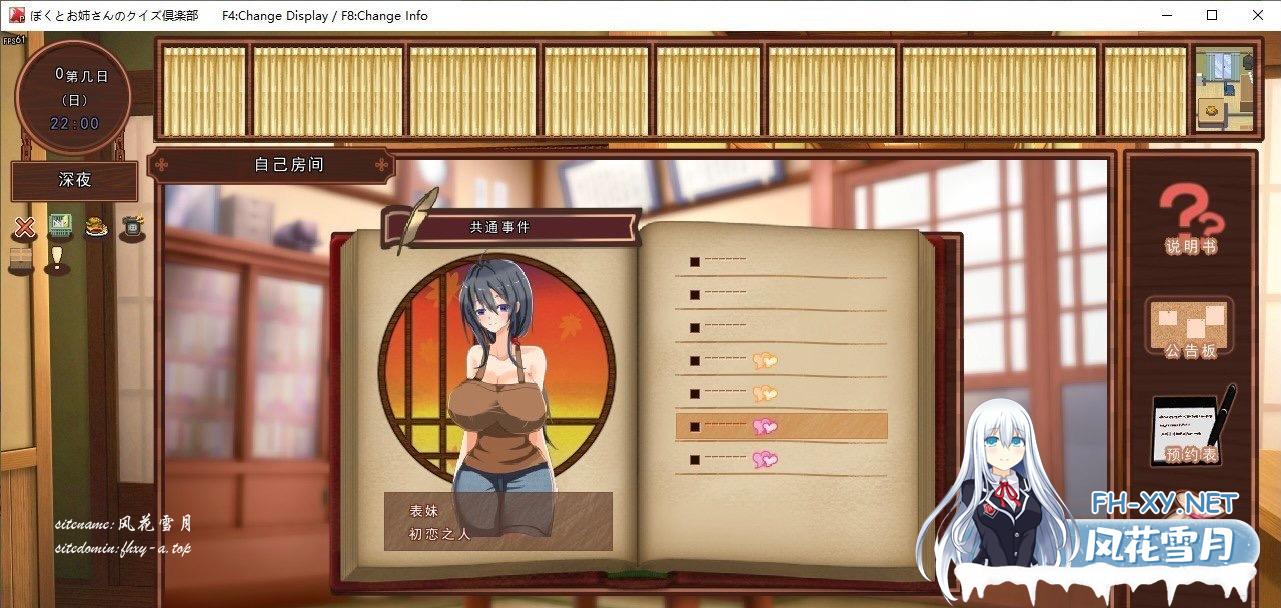Select the bookshelf drawer icon
1281x608 pixels.
point(22,259)
